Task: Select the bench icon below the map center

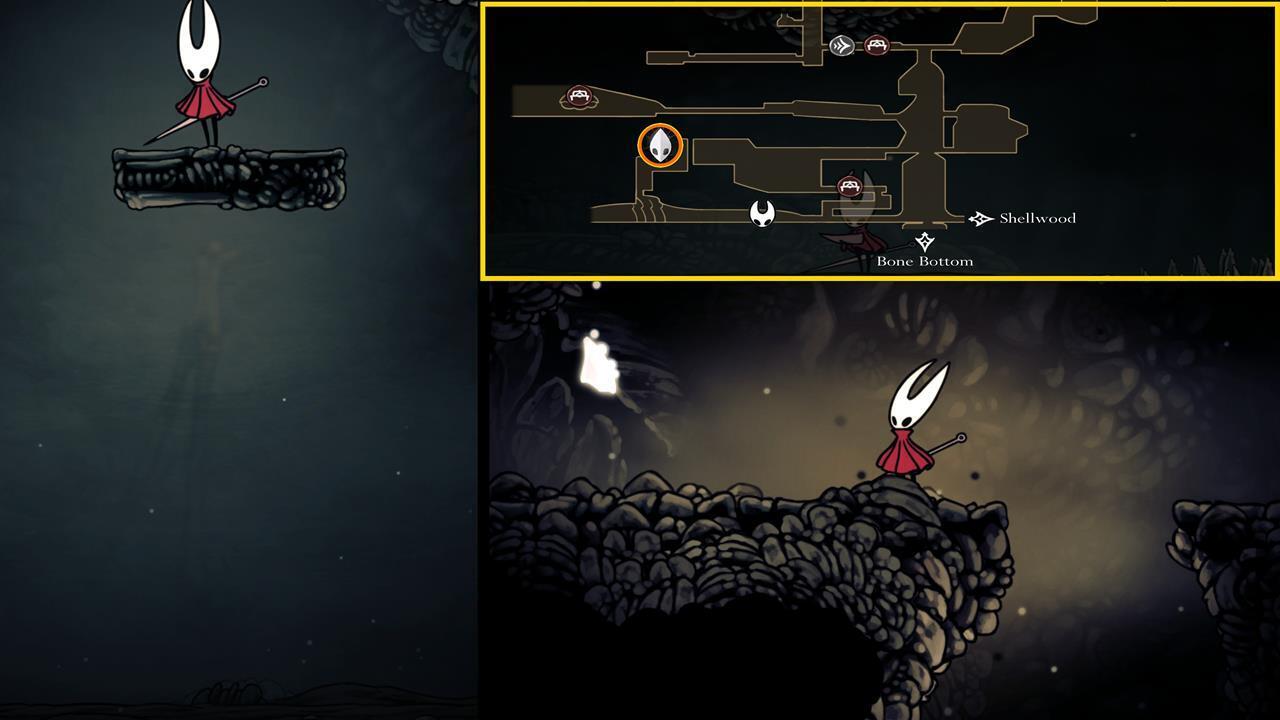Action: [851, 184]
